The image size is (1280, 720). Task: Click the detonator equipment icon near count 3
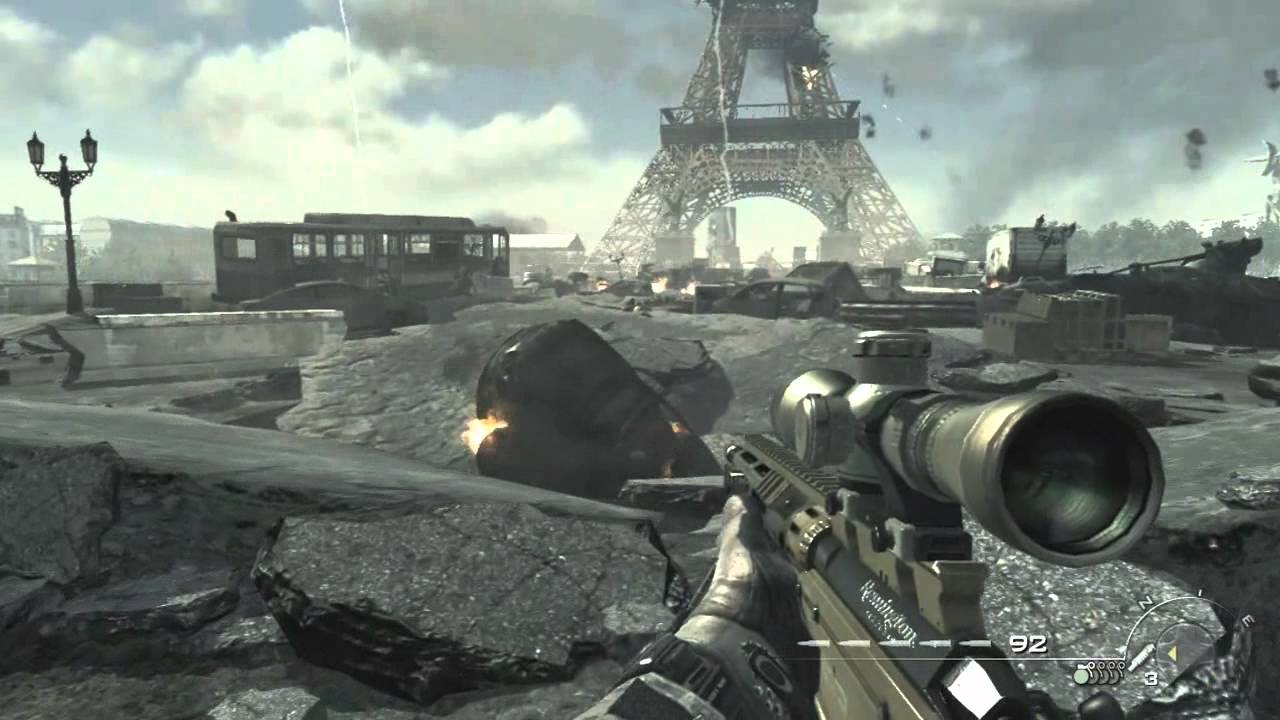tap(1140, 657)
